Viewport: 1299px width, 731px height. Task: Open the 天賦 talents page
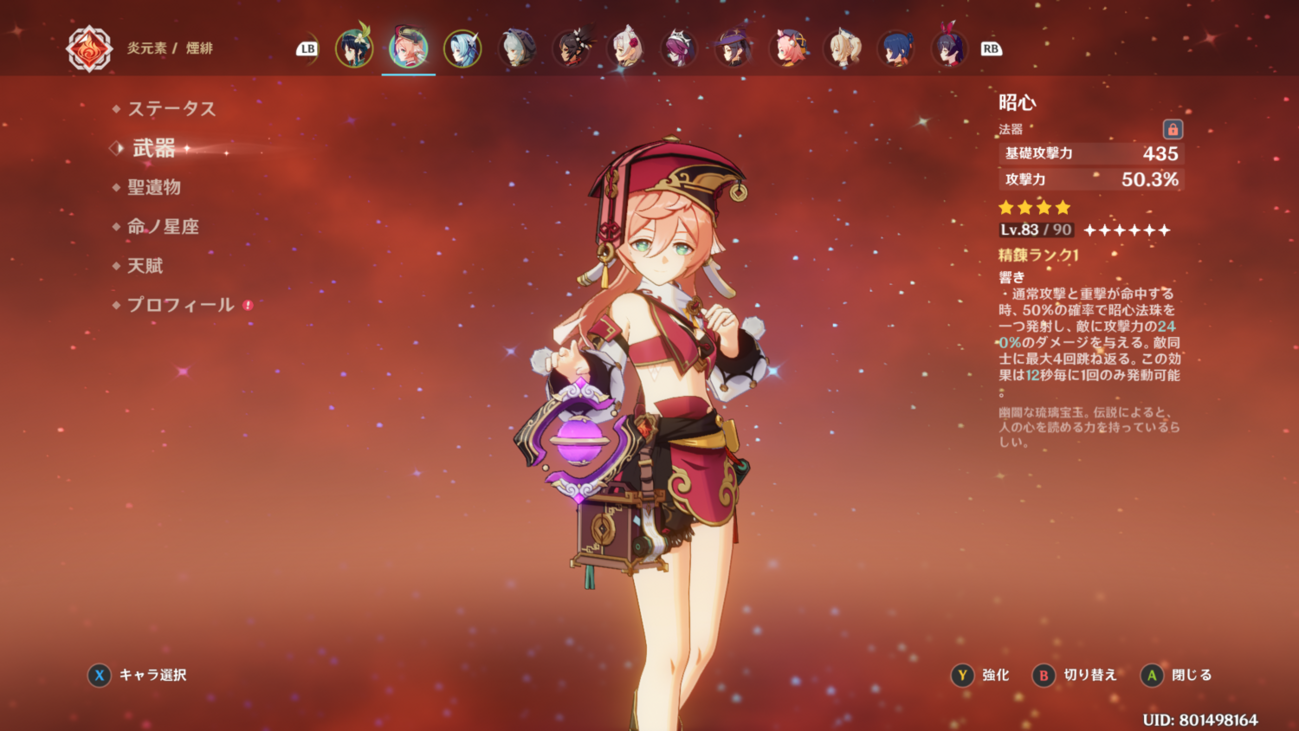145,265
